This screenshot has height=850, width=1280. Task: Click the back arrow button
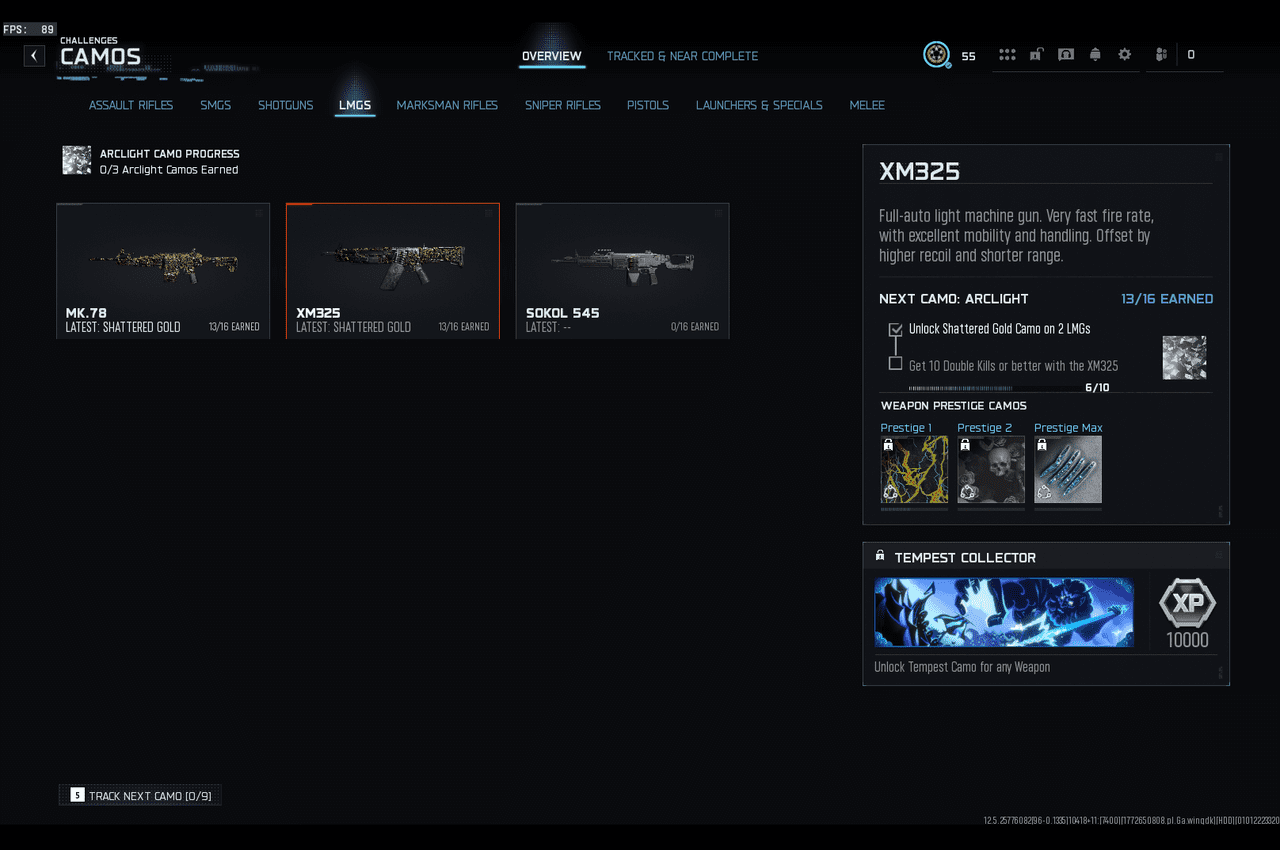(33, 55)
